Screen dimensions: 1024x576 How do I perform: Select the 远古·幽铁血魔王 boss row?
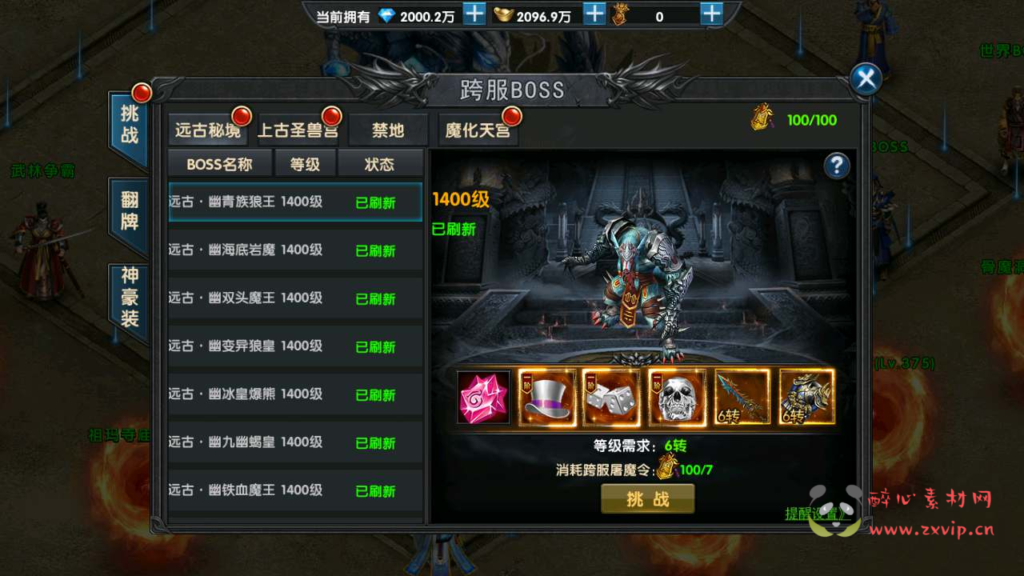pyautogui.click(x=295, y=490)
